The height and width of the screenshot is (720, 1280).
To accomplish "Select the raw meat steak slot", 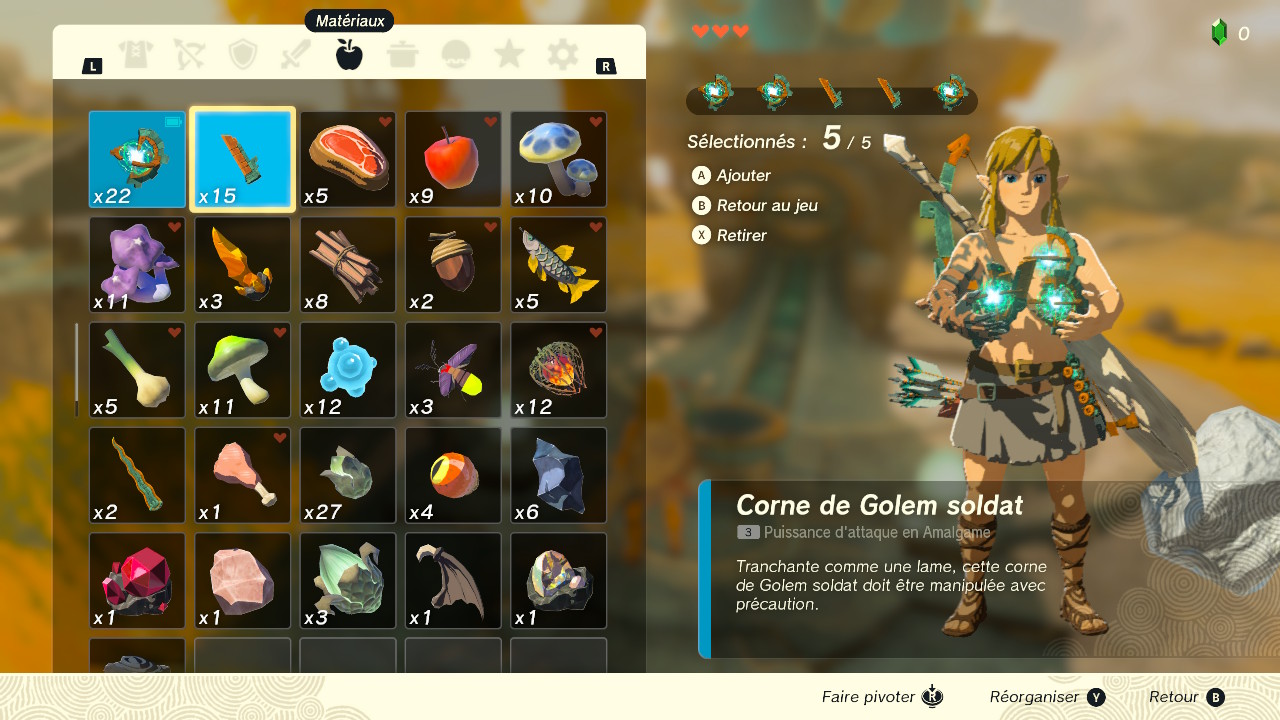I will pyautogui.click(x=348, y=159).
